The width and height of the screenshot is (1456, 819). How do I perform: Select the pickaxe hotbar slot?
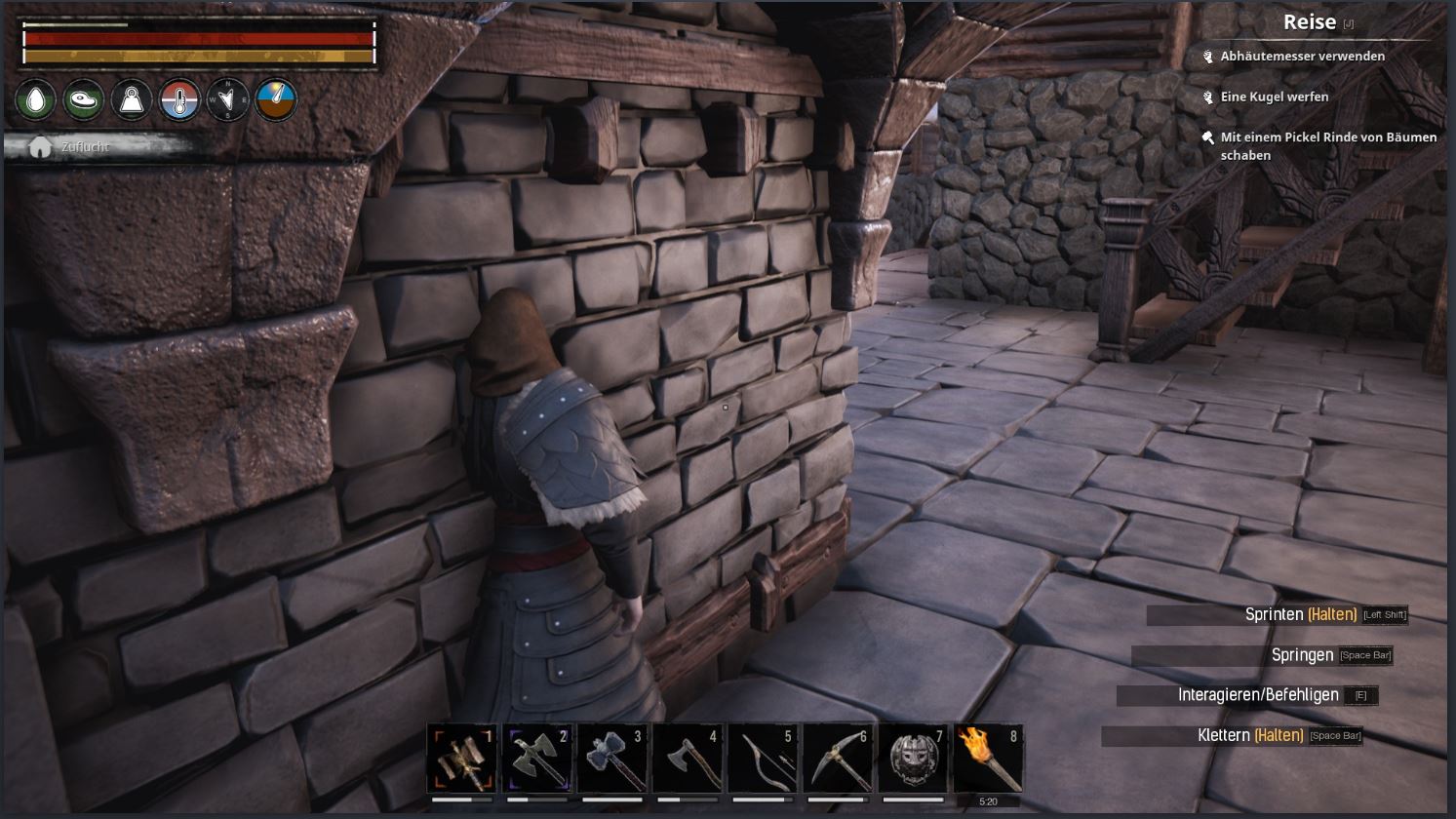click(x=838, y=759)
